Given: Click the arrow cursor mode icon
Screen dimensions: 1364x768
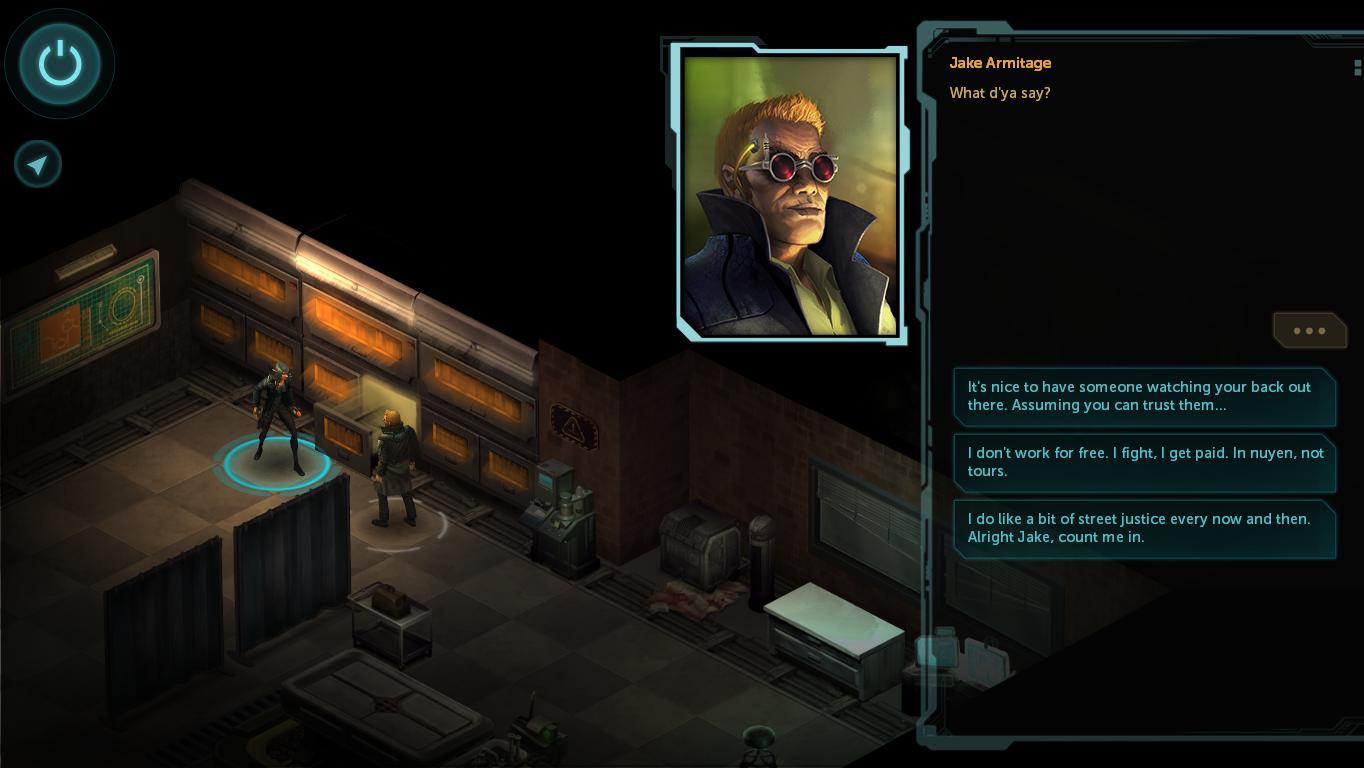Looking at the screenshot, I should (38, 164).
